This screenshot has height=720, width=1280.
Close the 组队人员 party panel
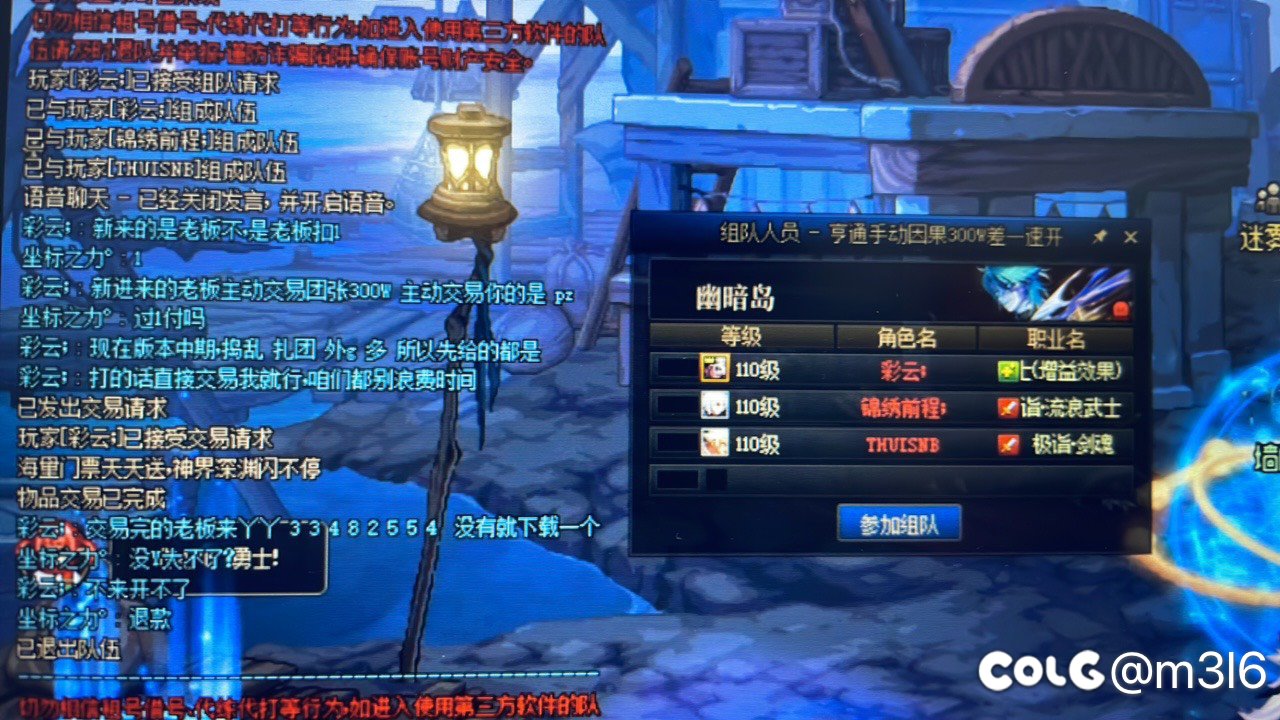point(1131,237)
